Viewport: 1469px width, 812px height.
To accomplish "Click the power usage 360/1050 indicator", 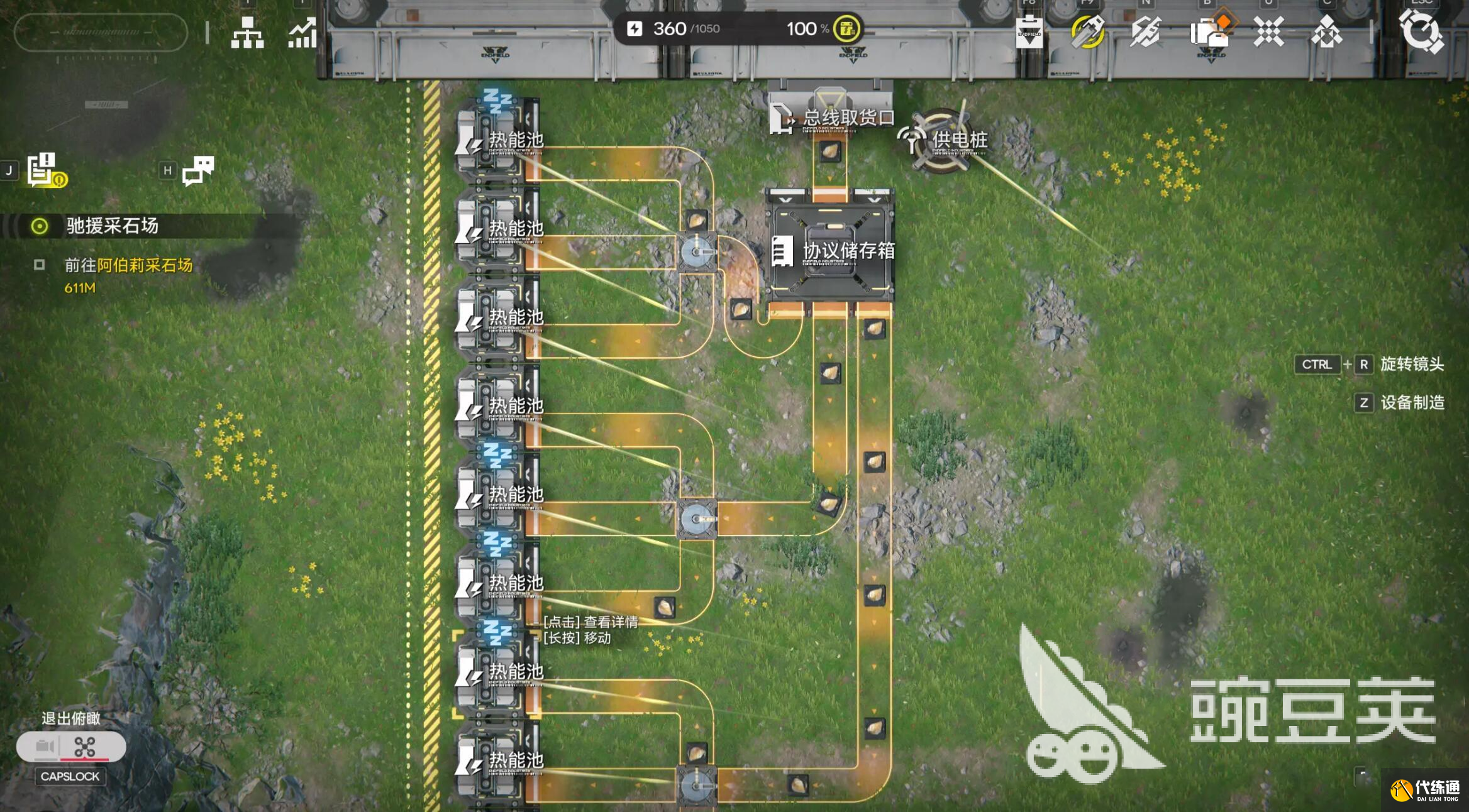I will point(674,29).
